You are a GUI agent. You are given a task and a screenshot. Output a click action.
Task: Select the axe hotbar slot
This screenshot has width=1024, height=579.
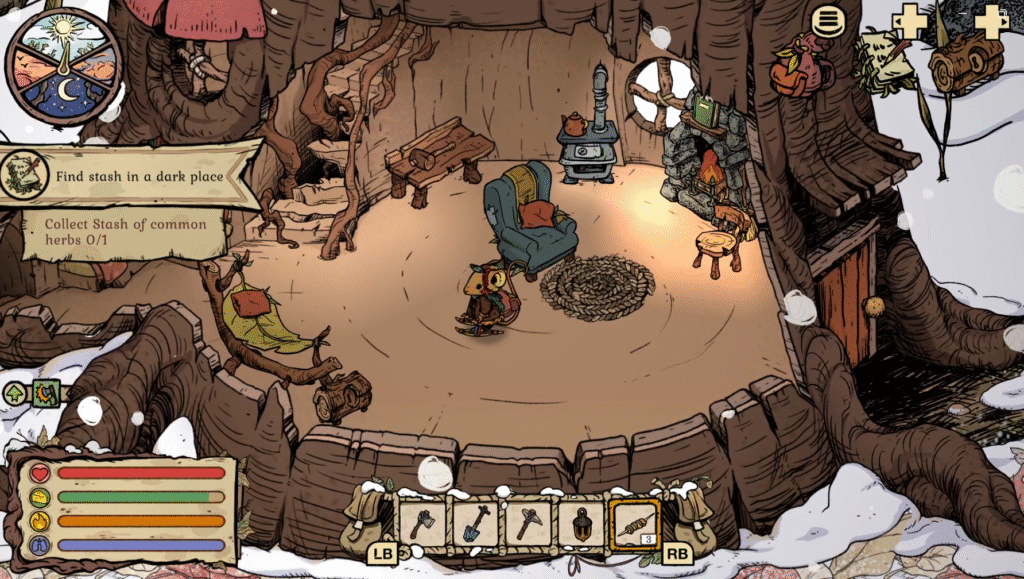(422, 523)
